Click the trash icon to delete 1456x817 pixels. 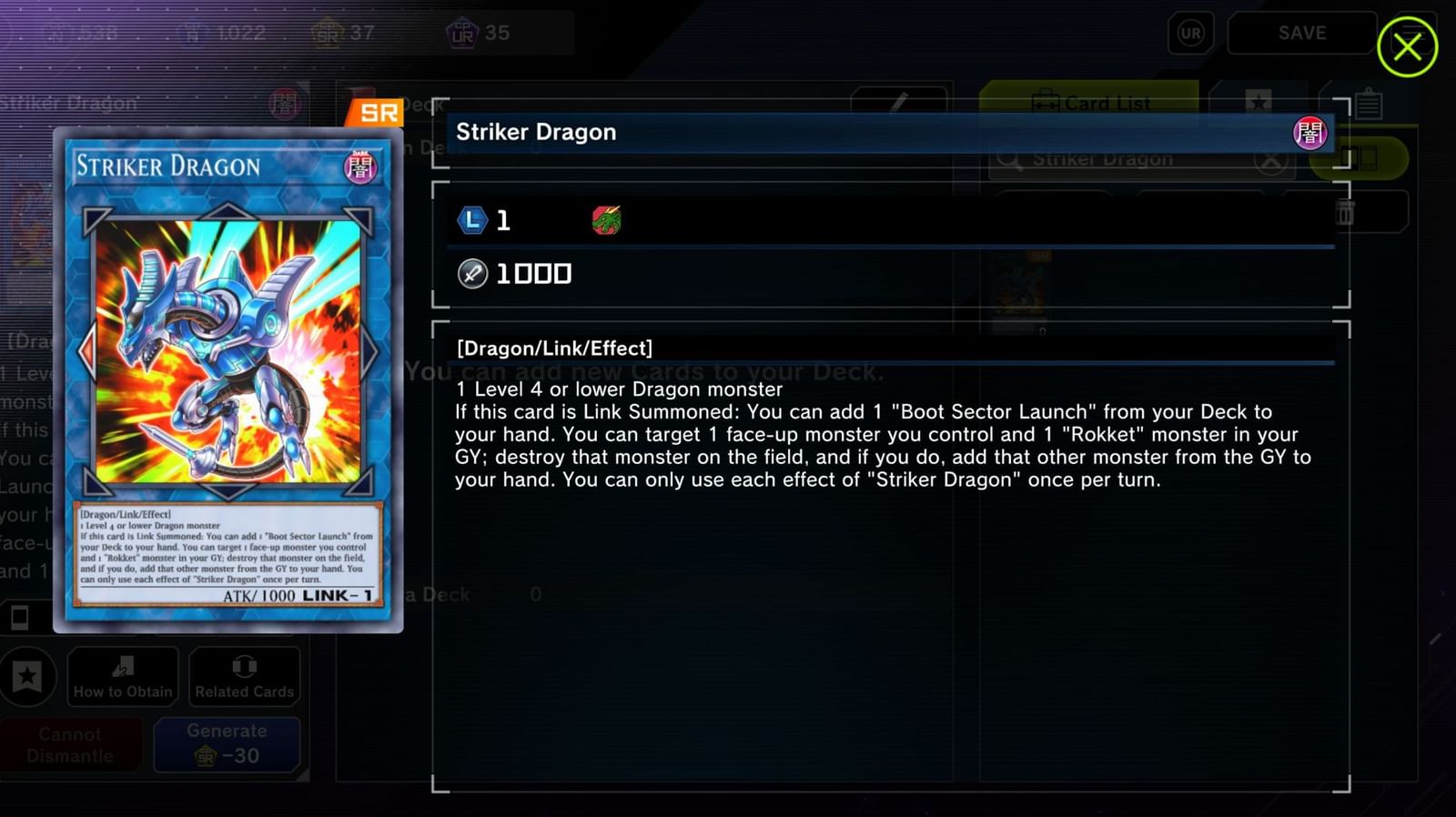(x=1344, y=211)
